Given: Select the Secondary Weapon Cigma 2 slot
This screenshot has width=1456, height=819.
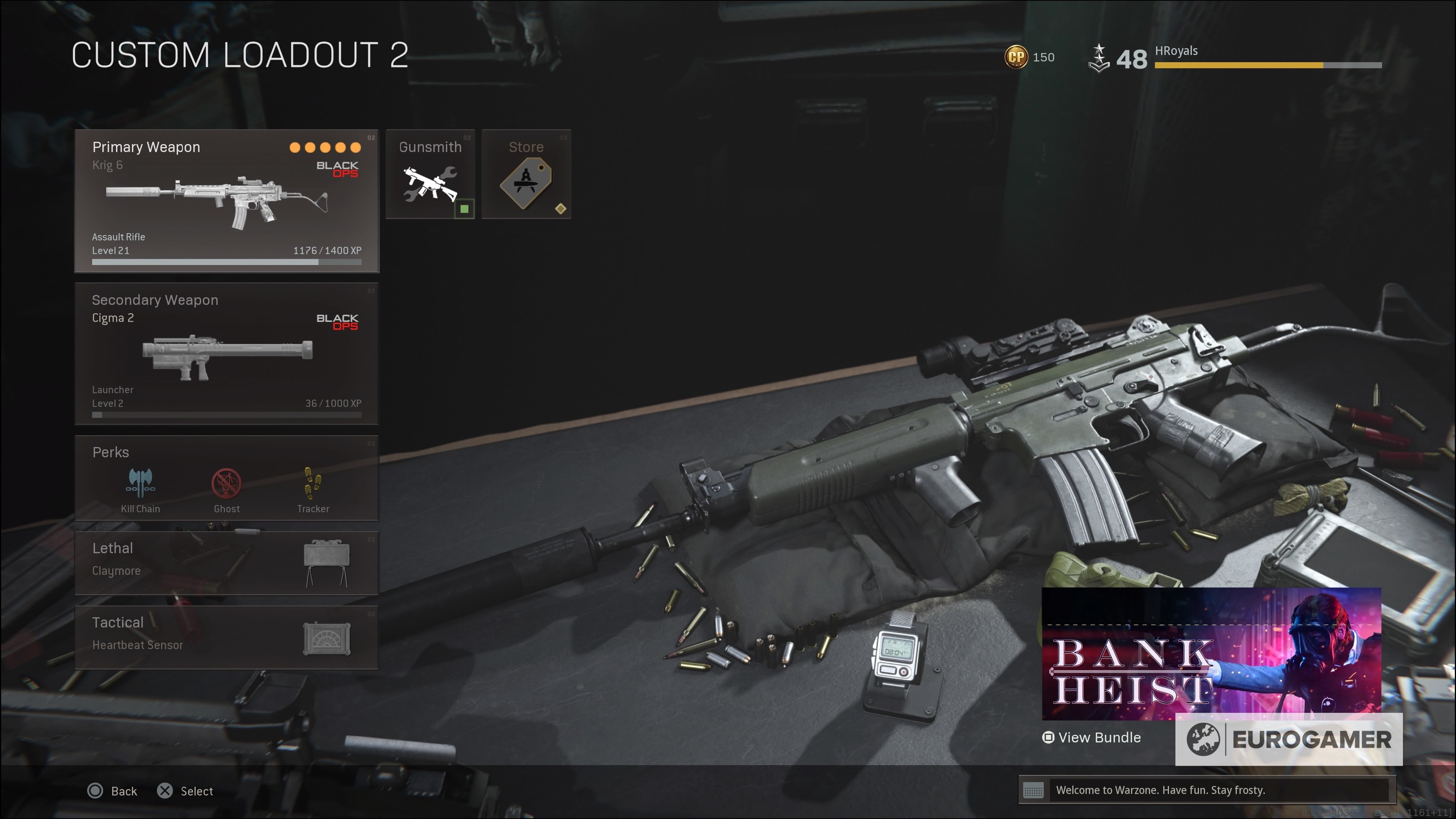Looking at the screenshot, I should coord(227,354).
